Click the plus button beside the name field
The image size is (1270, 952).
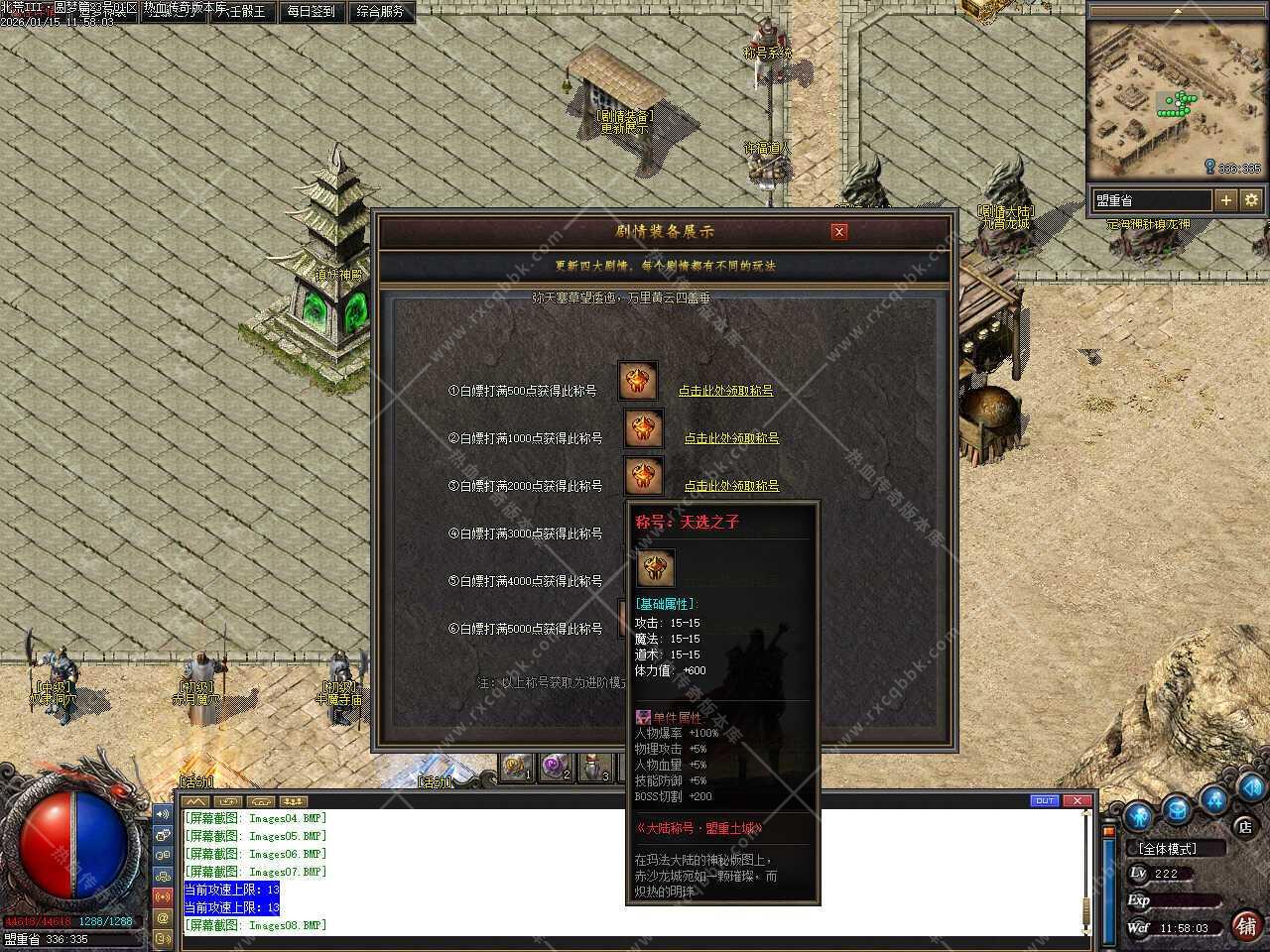click(1226, 200)
